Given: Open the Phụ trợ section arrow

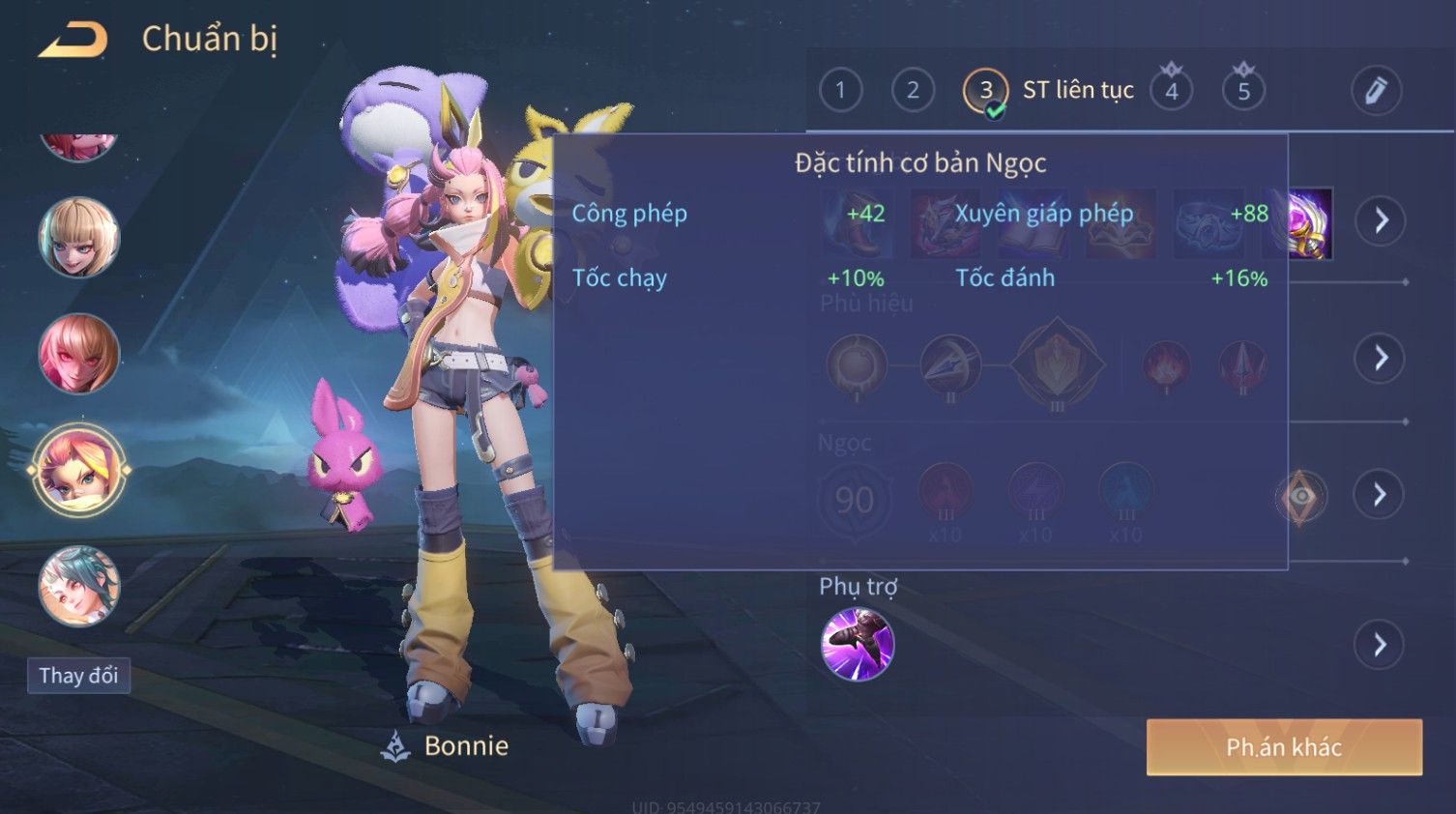Looking at the screenshot, I should (x=1380, y=645).
